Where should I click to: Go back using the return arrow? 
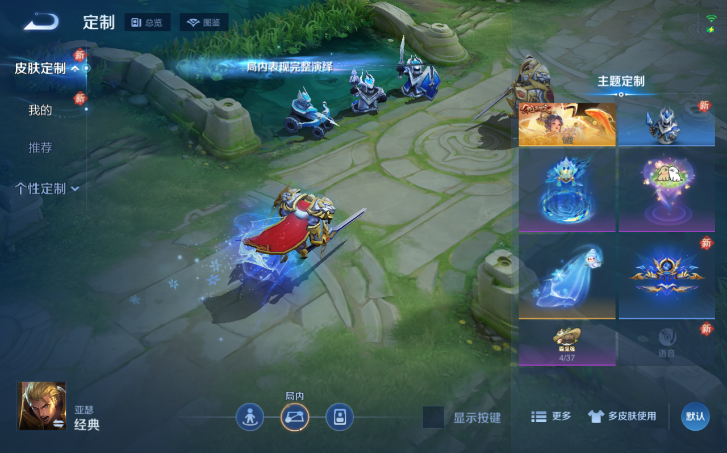(x=41, y=21)
